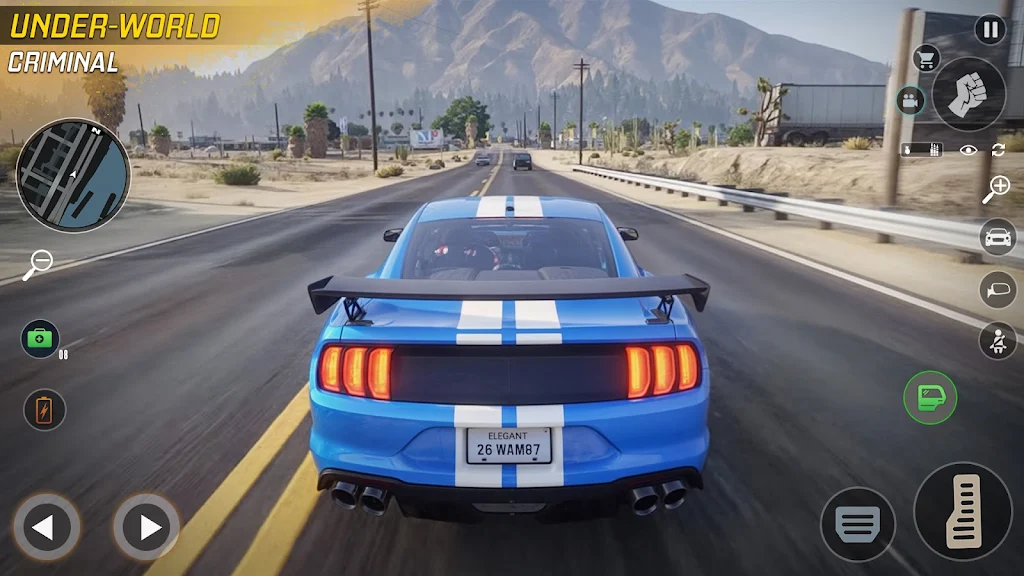The height and width of the screenshot is (576, 1024).
Task: Use the green medkit
Action: coord(41,339)
